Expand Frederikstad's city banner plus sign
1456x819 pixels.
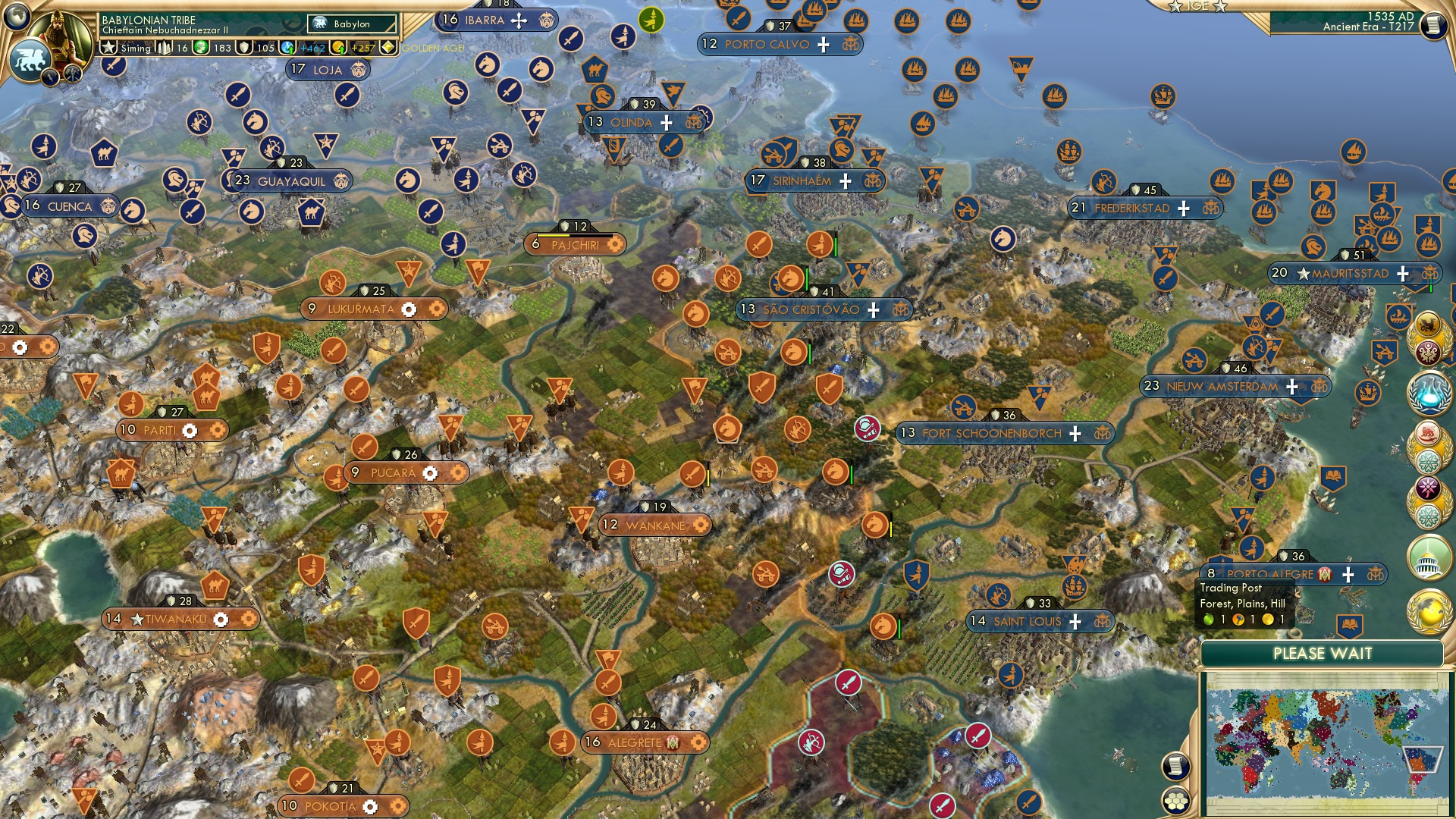click(1182, 208)
